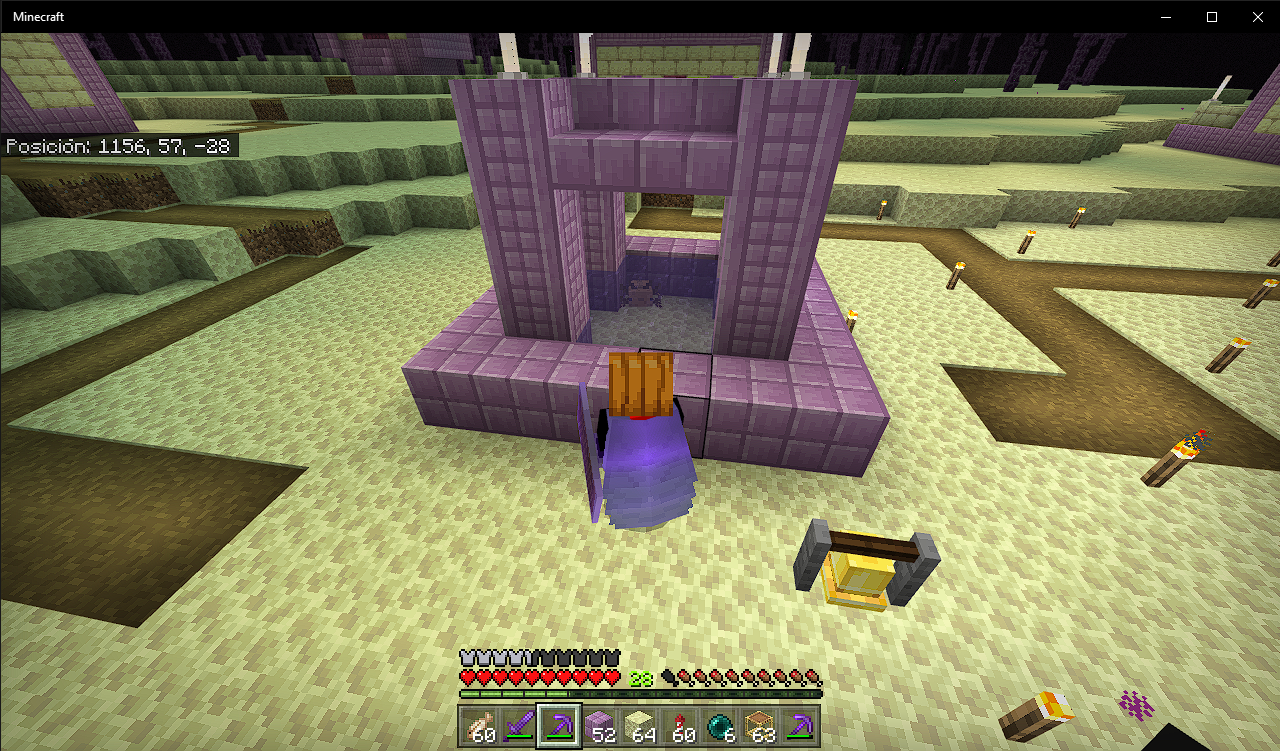Switch to the scaffolding stack
This screenshot has width=1280, height=751.
(760, 726)
